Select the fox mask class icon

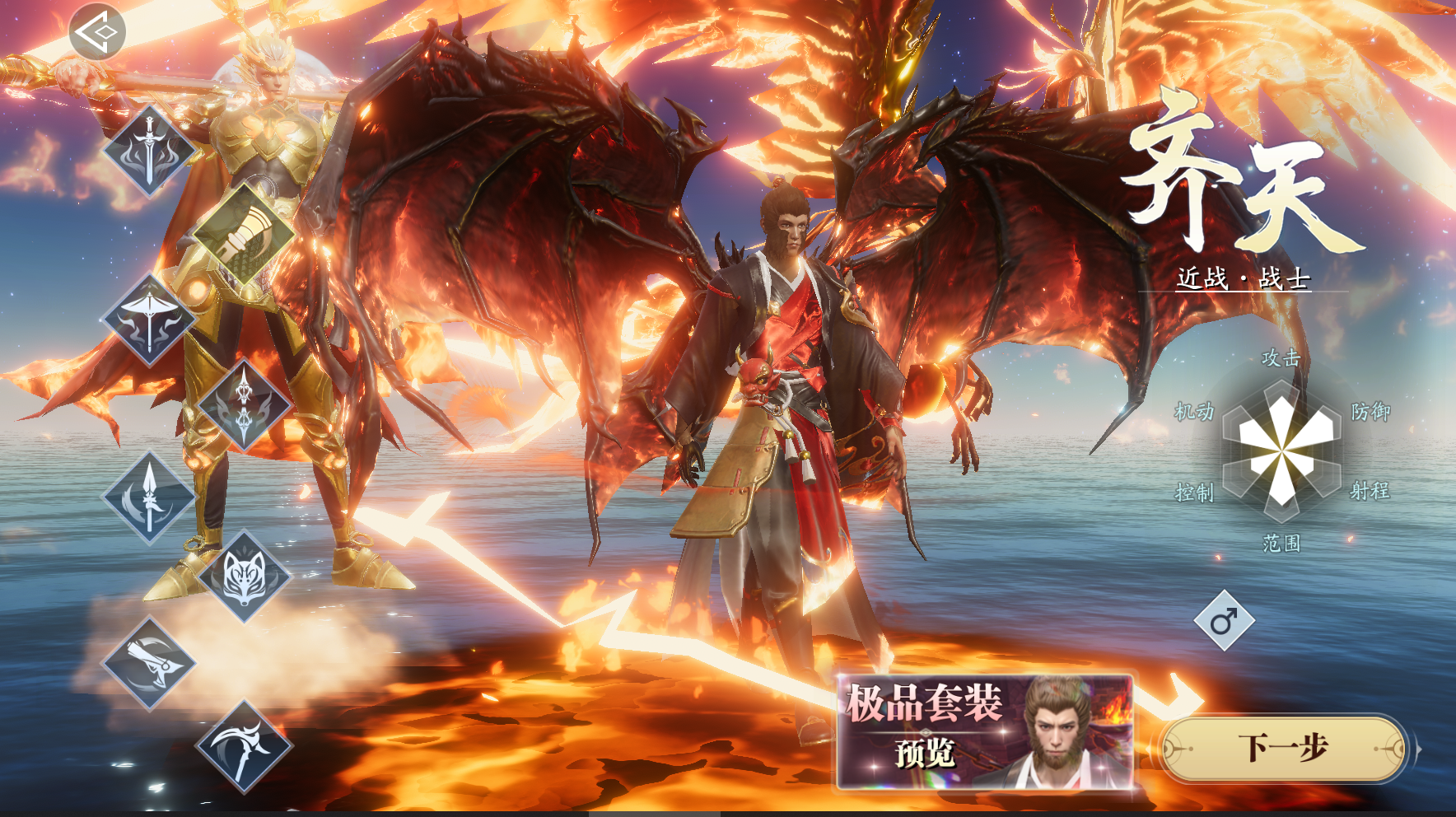[245, 576]
